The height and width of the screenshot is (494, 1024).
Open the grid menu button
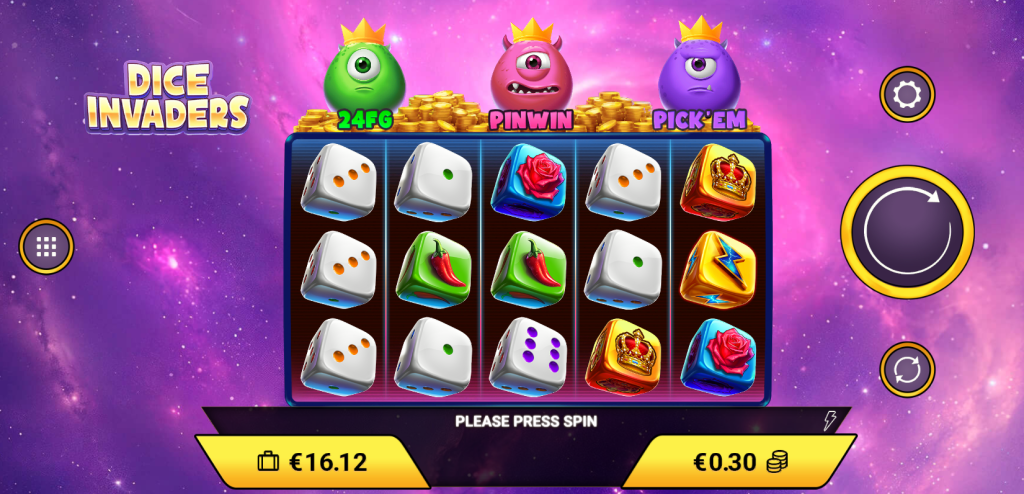pos(47,247)
